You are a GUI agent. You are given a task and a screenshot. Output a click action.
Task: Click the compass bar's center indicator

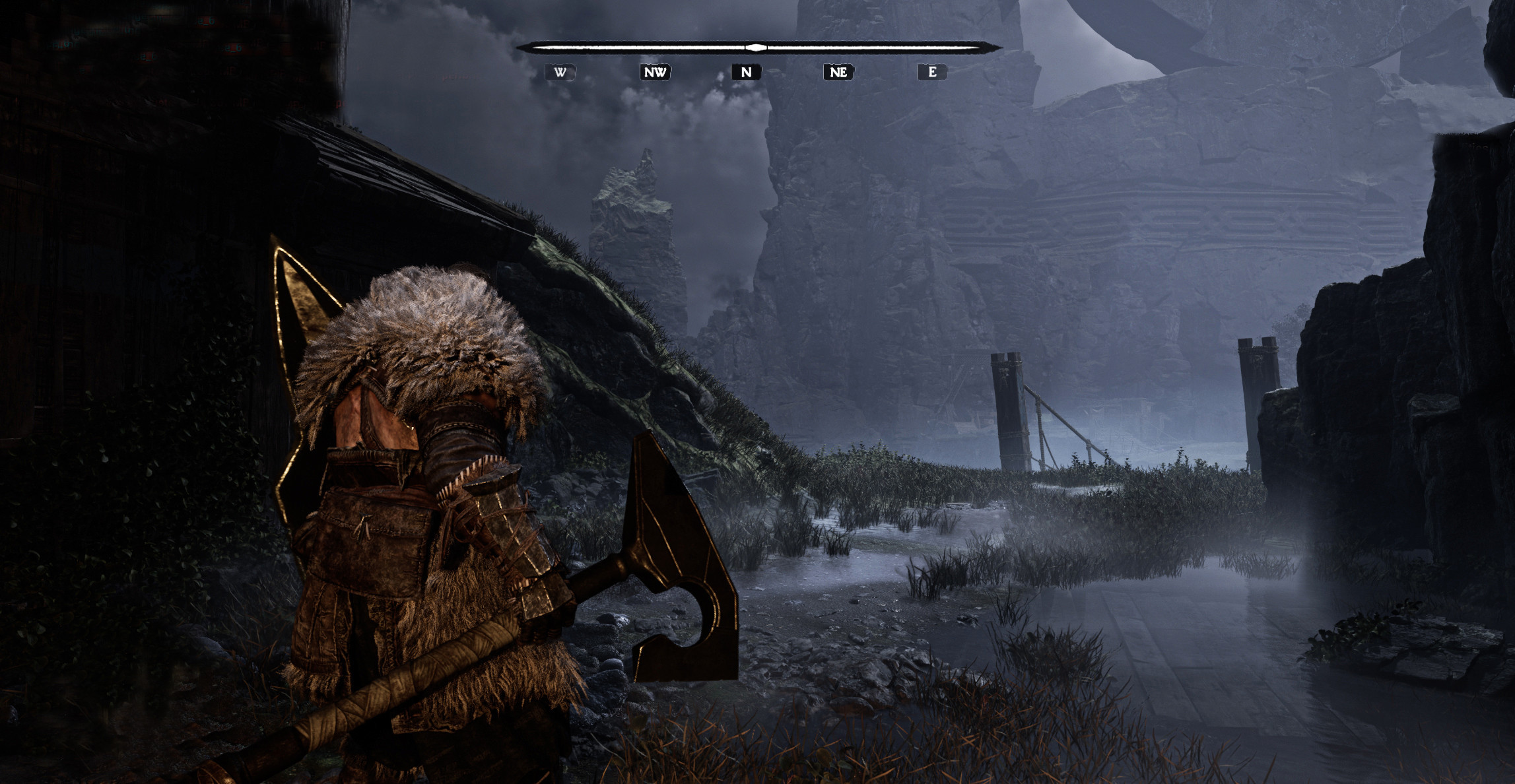tap(757, 48)
